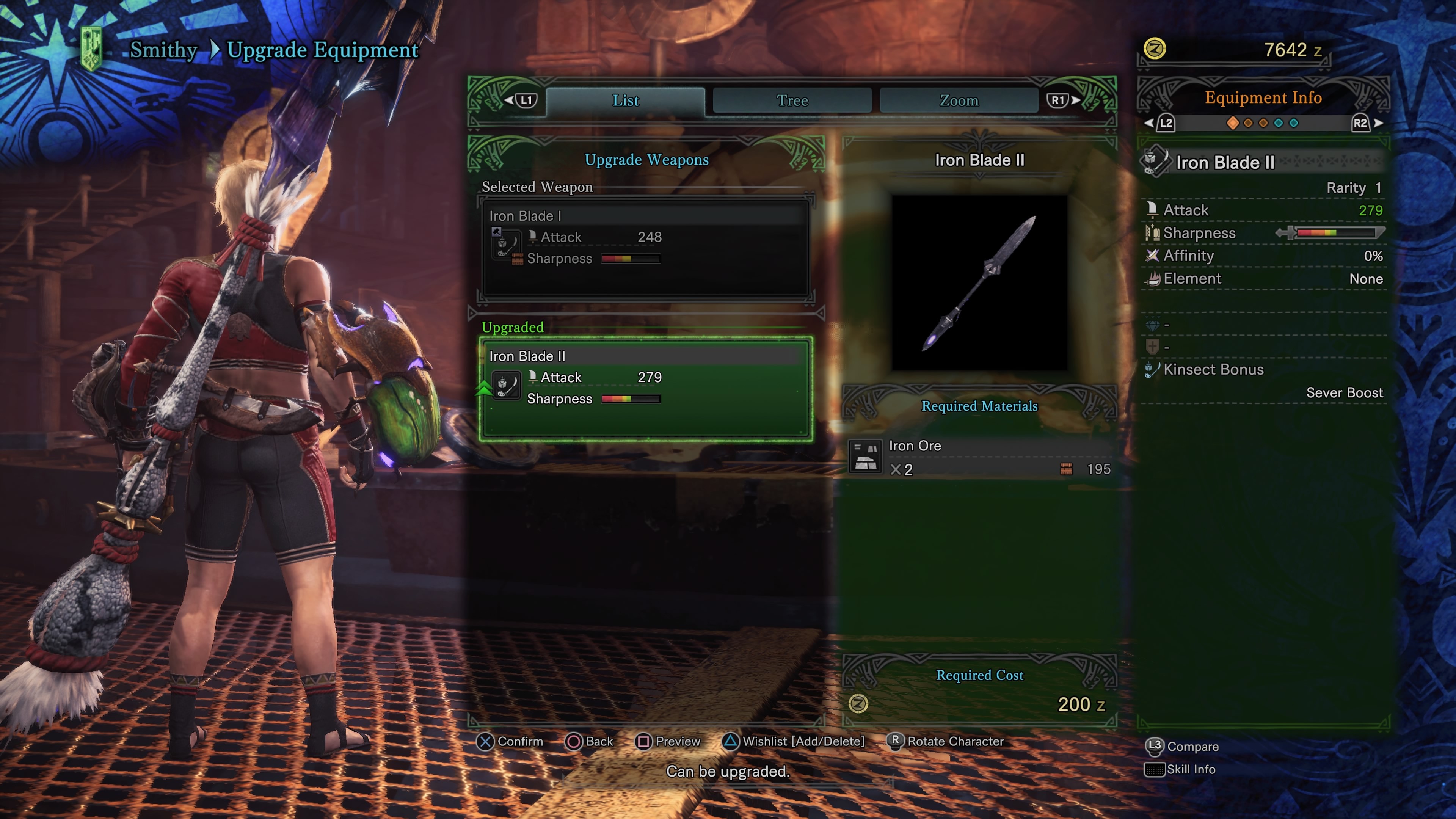
Task: Choose the Iron Blade II upgrade entry
Action: [x=645, y=388]
